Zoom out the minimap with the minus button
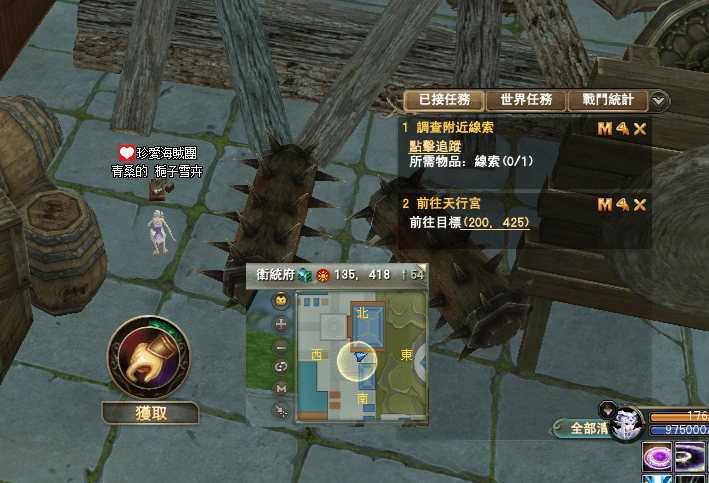 [x=280, y=346]
